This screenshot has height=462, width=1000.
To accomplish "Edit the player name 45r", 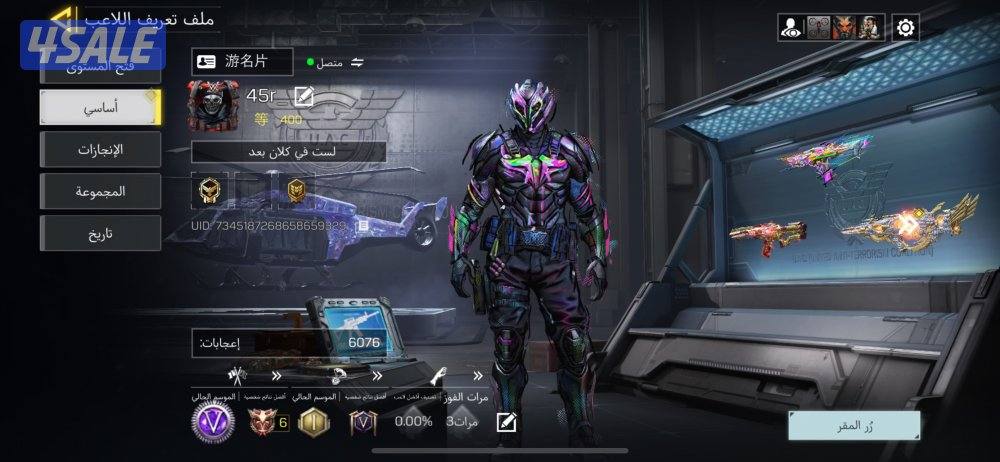I will point(304,96).
